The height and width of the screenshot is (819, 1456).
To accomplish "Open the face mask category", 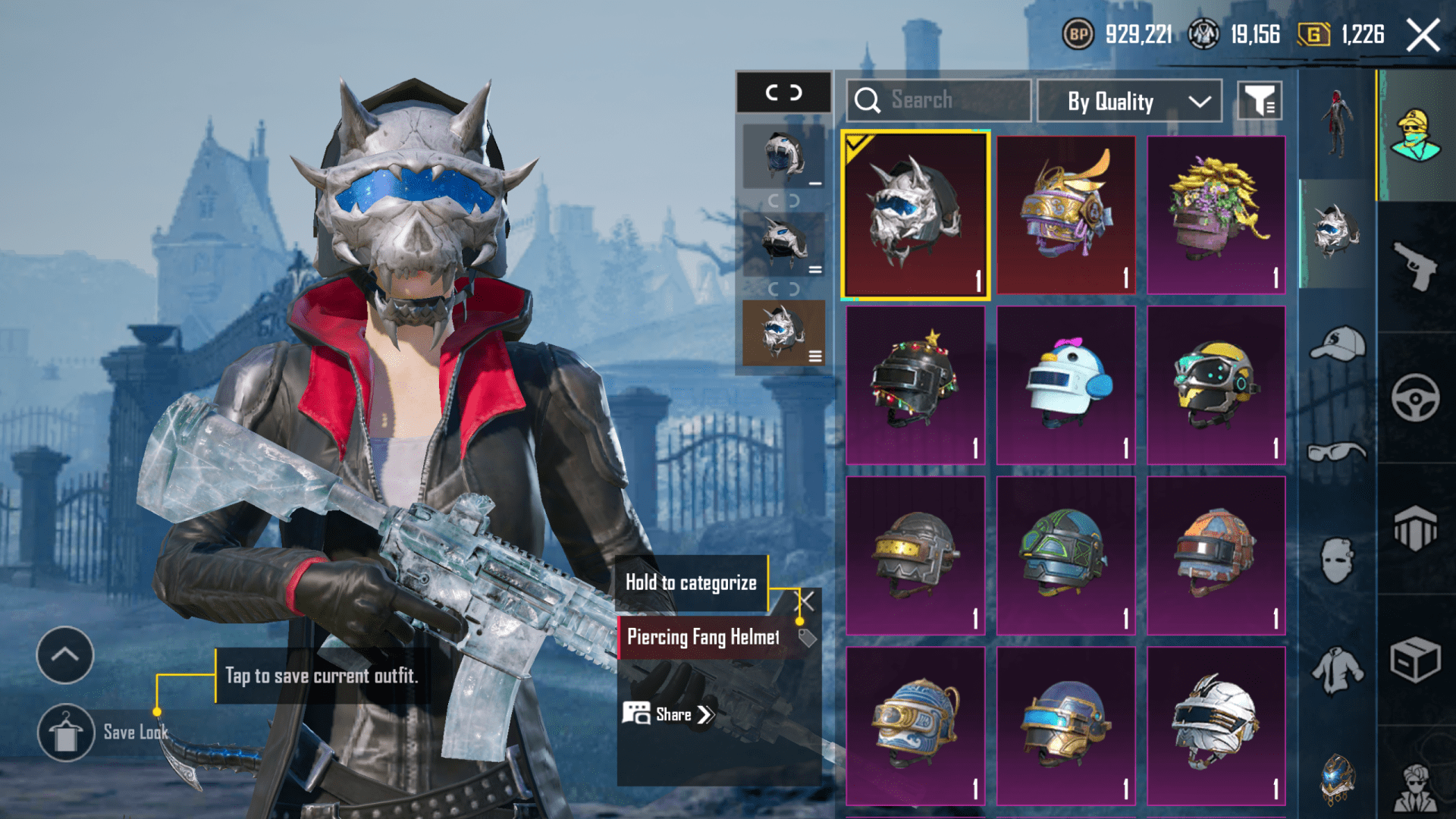I will (1337, 561).
